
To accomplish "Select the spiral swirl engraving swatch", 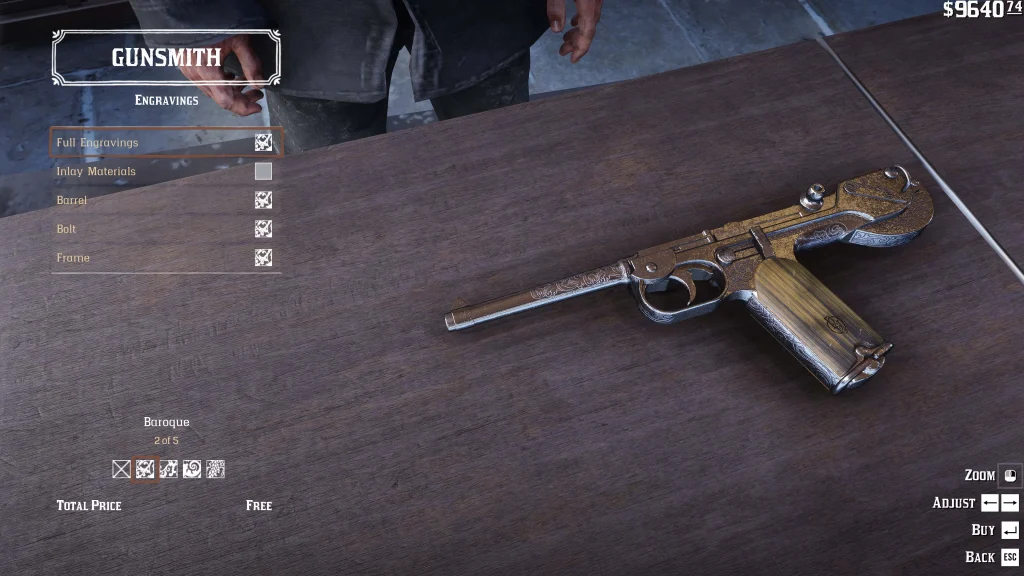I will pos(192,469).
